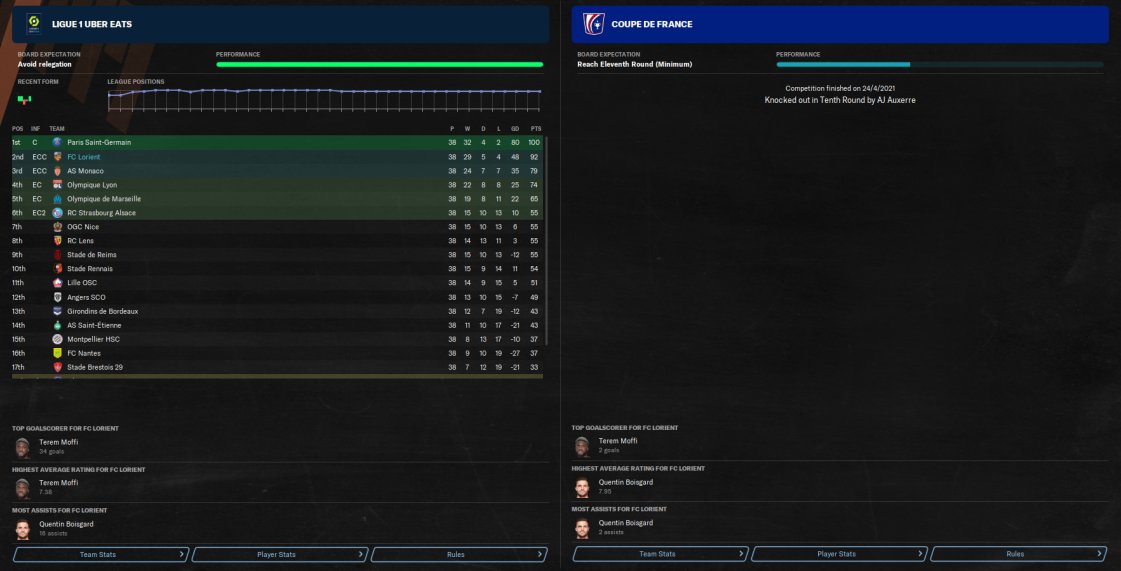Select Paris Saint-Germain in the league table
The image size is (1121, 571).
pos(99,143)
